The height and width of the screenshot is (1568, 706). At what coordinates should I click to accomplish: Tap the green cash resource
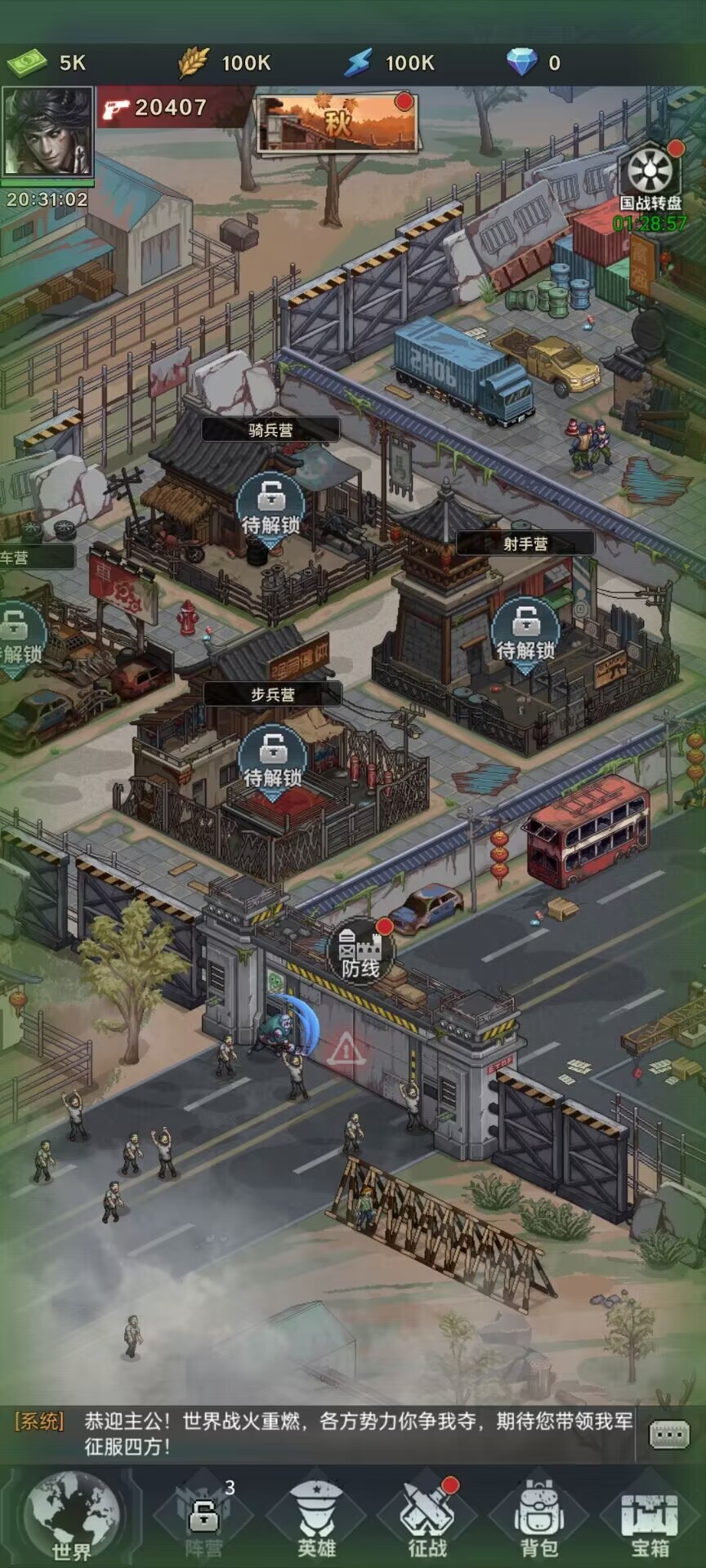click(x=46, y=63)
